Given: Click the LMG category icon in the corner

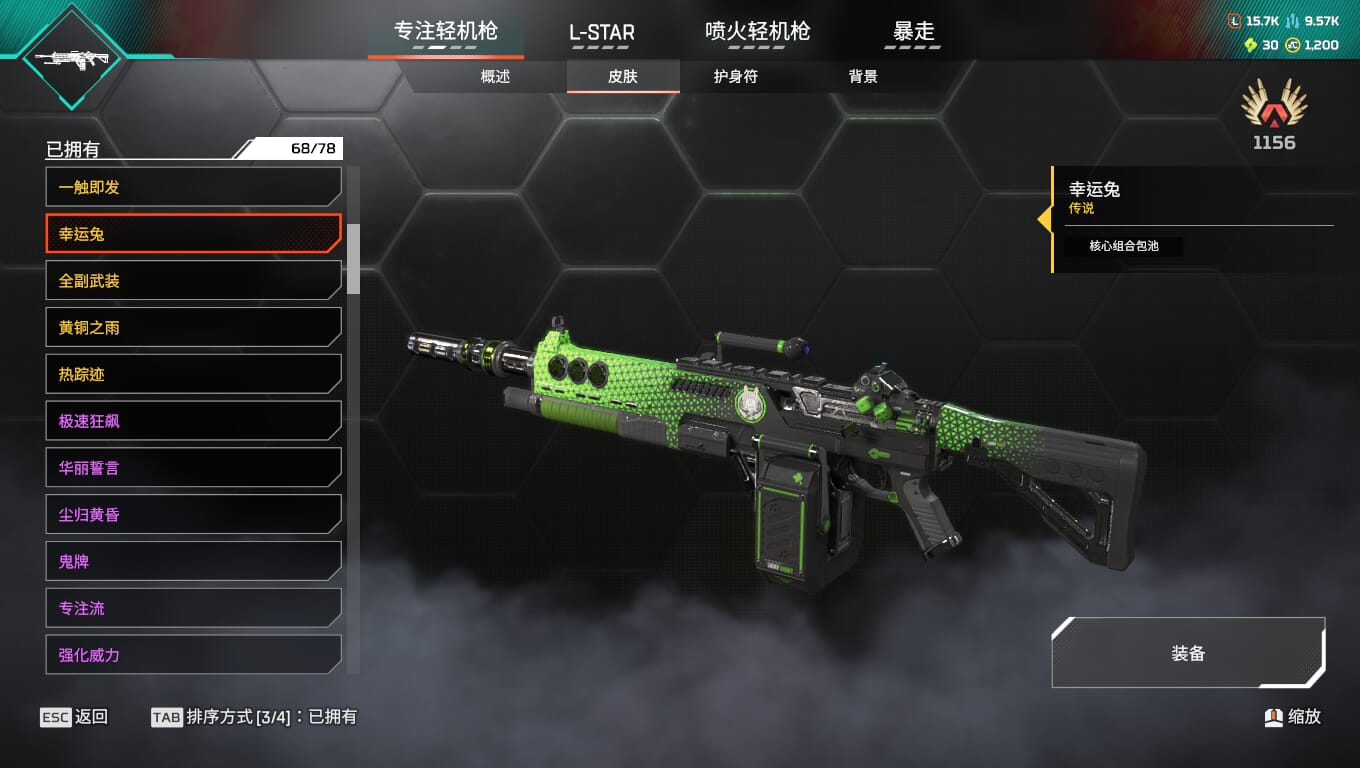Looking at the screenshot, I should click(x=71, y=58).
